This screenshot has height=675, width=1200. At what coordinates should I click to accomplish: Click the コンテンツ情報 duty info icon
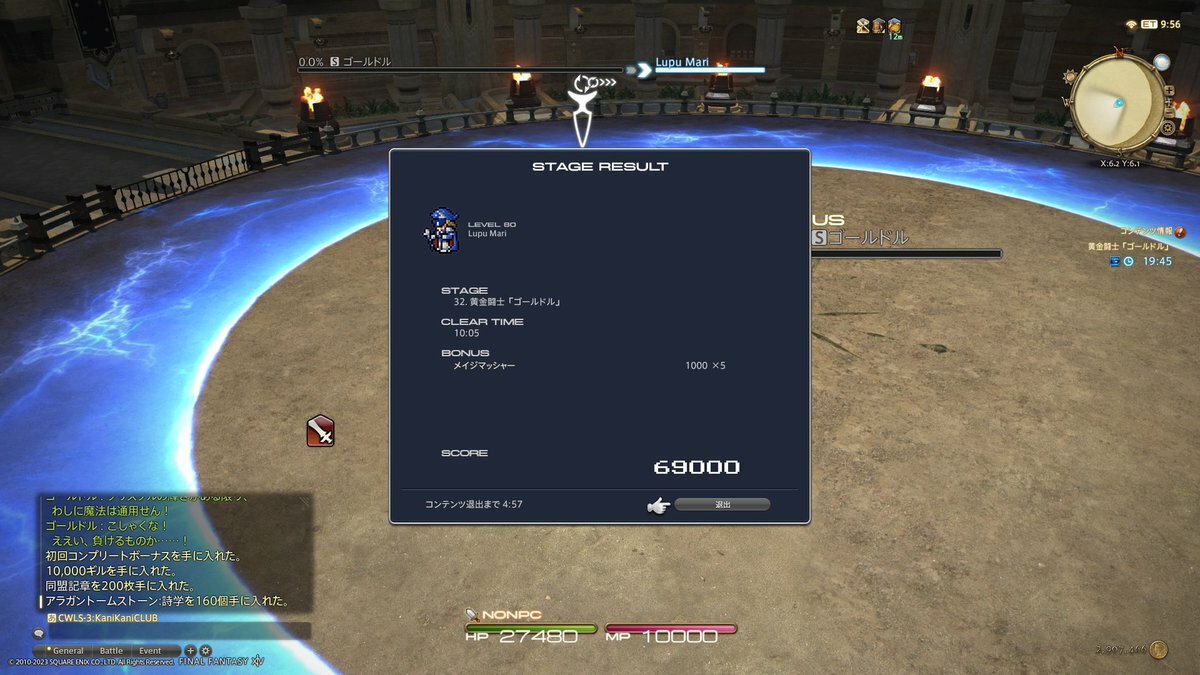tap(1180, 232)
